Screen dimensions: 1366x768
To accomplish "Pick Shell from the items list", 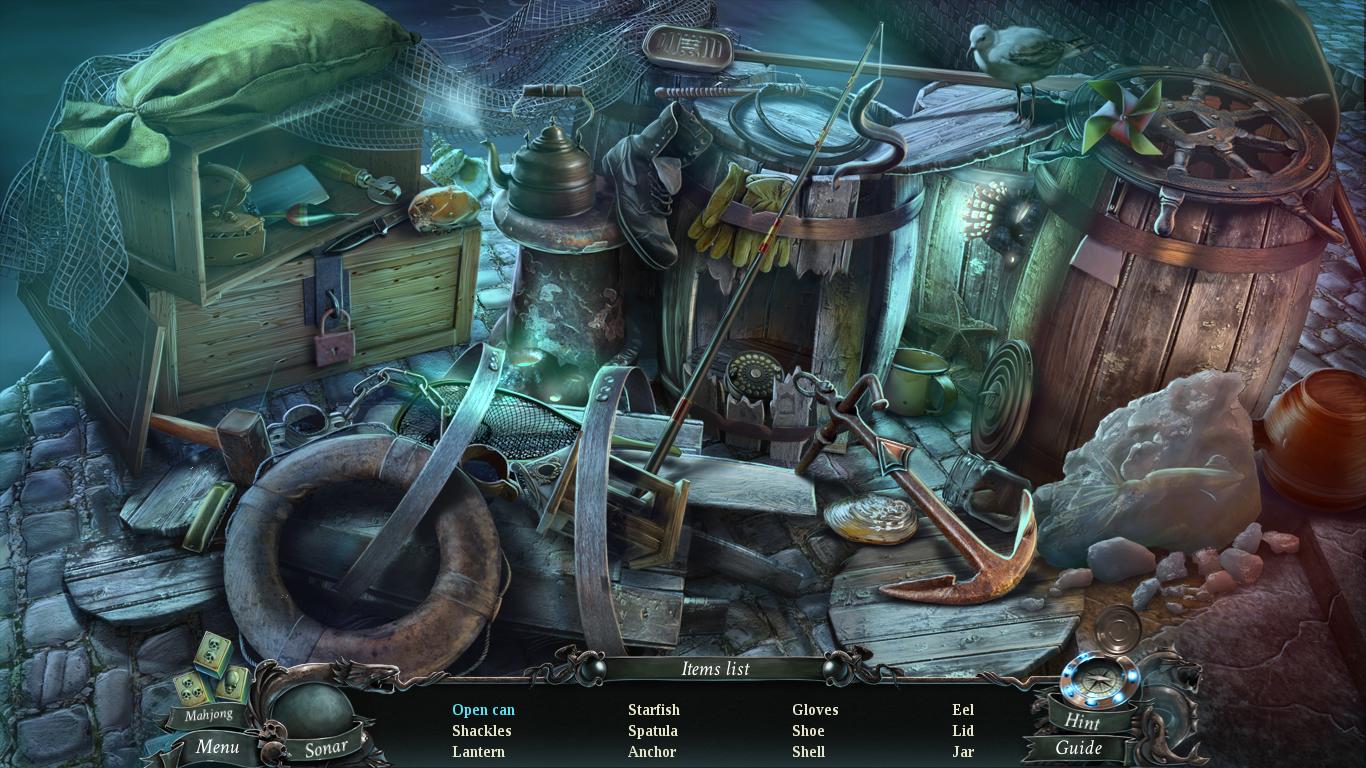I will point(808,752).
